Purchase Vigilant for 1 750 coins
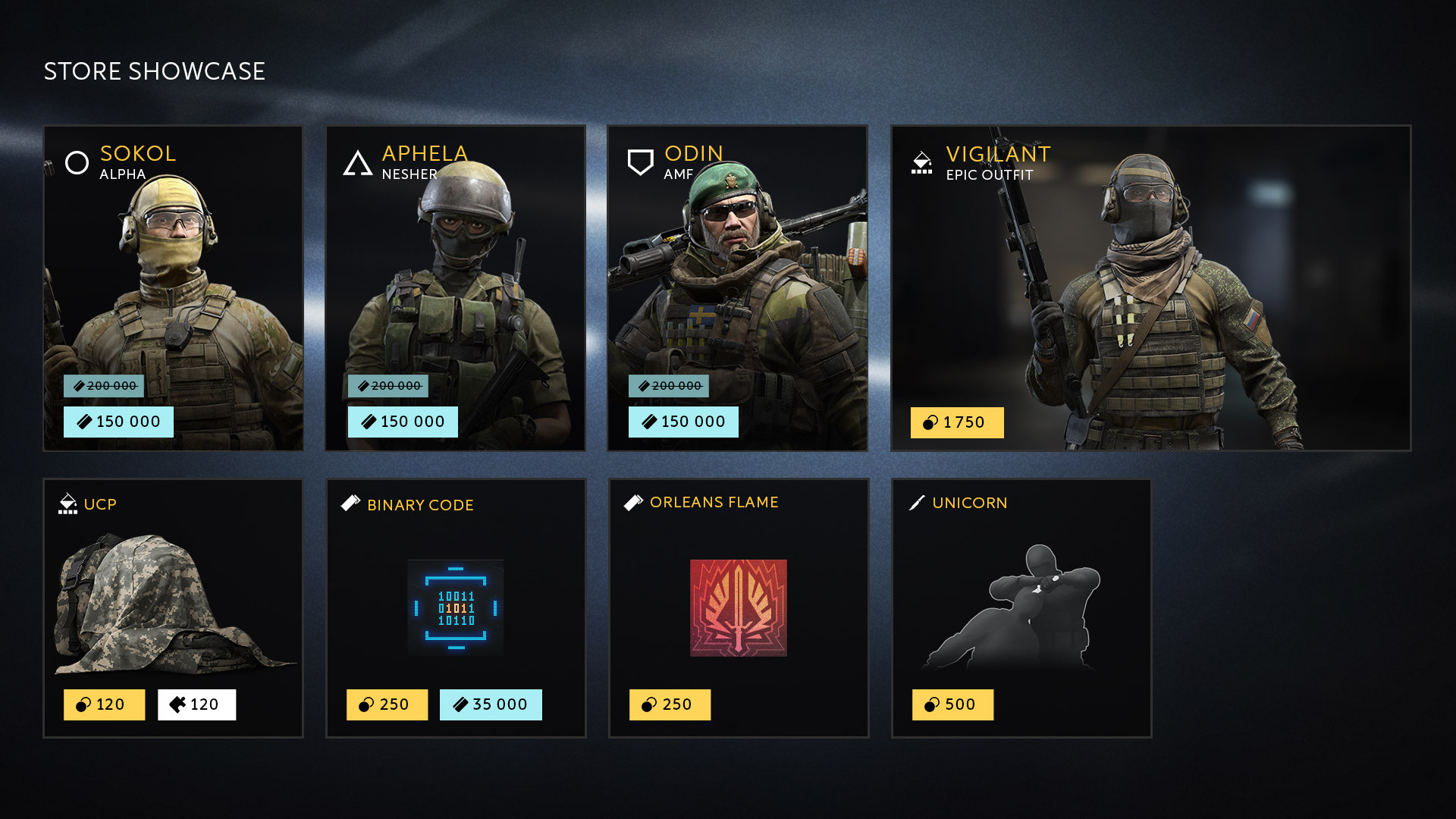The width and height of the screenshot is (1456, 819). coord(957,422)
